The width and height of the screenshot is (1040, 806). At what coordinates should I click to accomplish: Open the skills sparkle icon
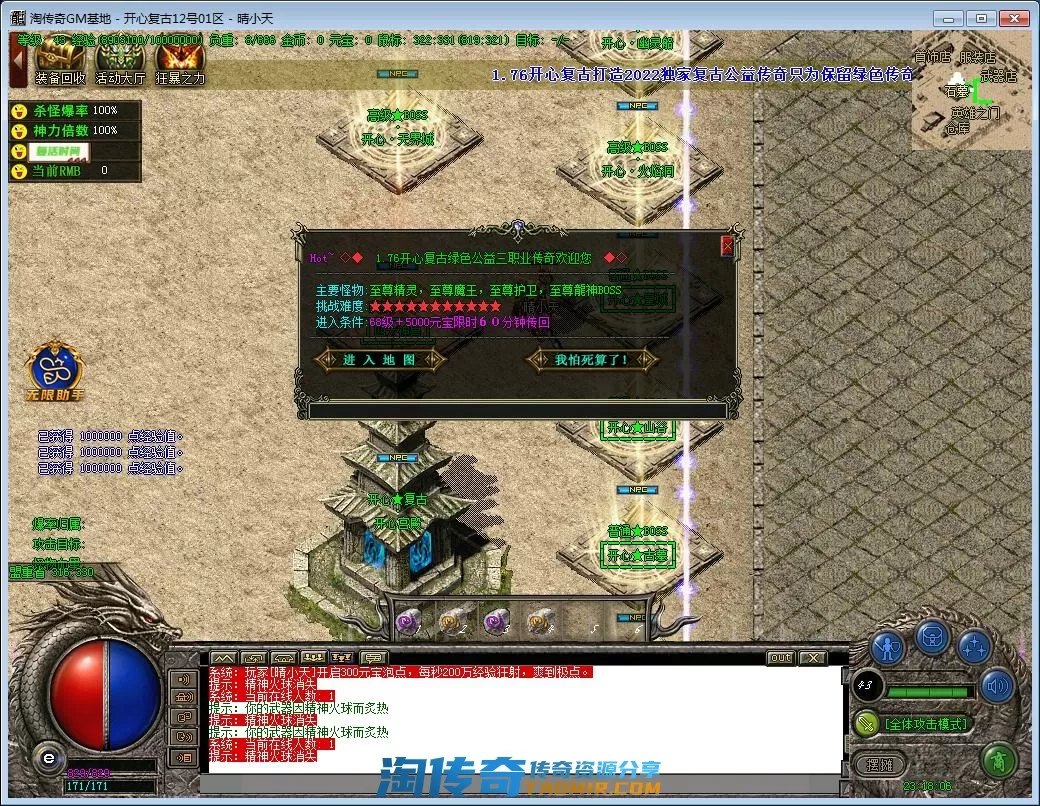[974, 647]
